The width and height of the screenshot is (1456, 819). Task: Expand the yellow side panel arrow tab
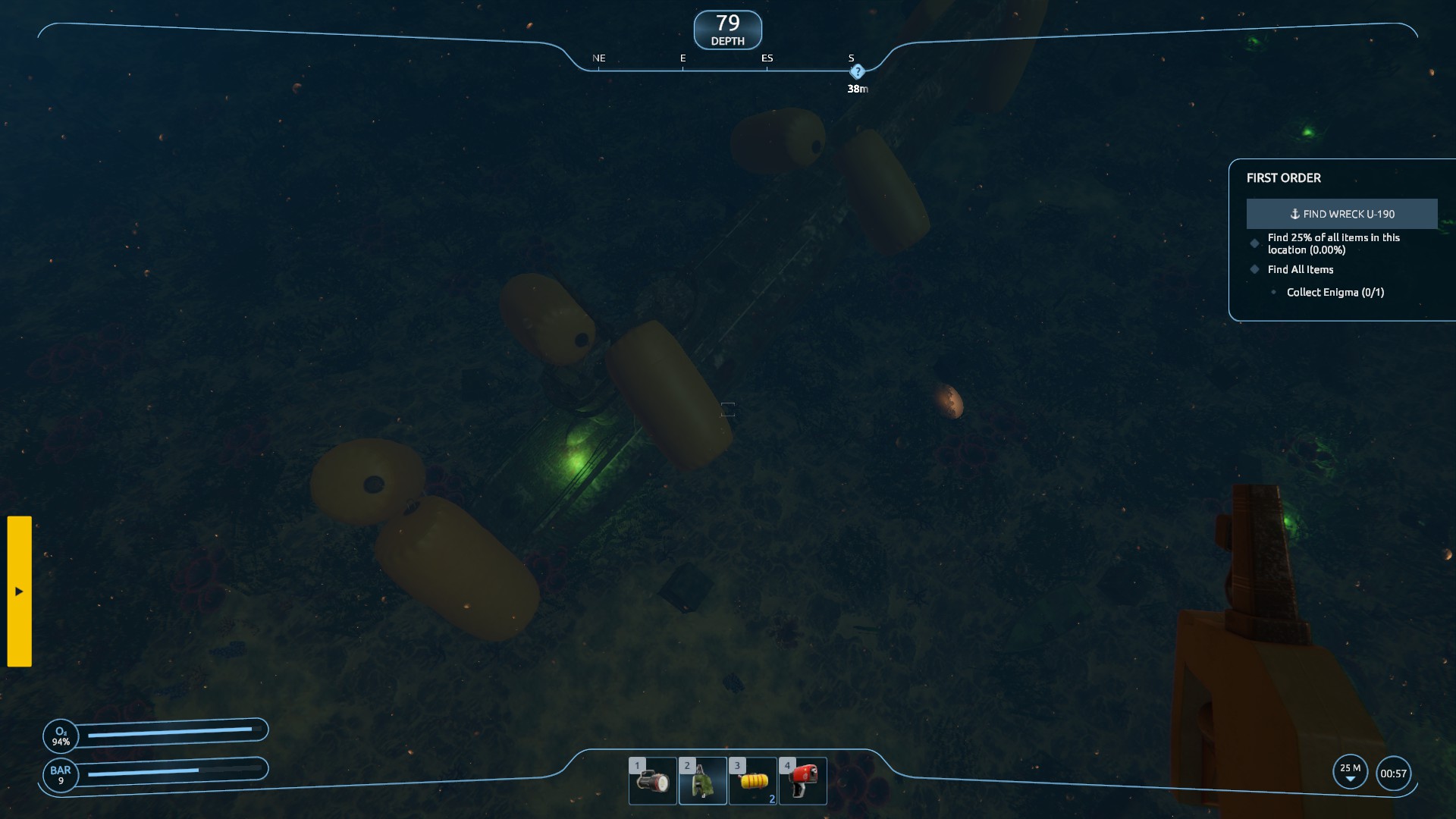20,591
